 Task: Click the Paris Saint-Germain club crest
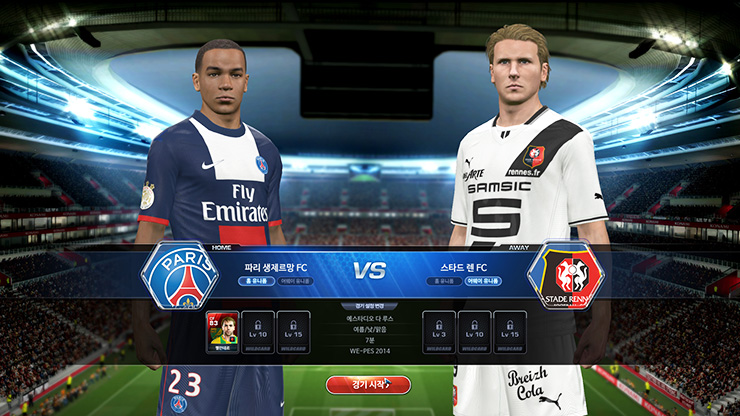pos(180,275)
